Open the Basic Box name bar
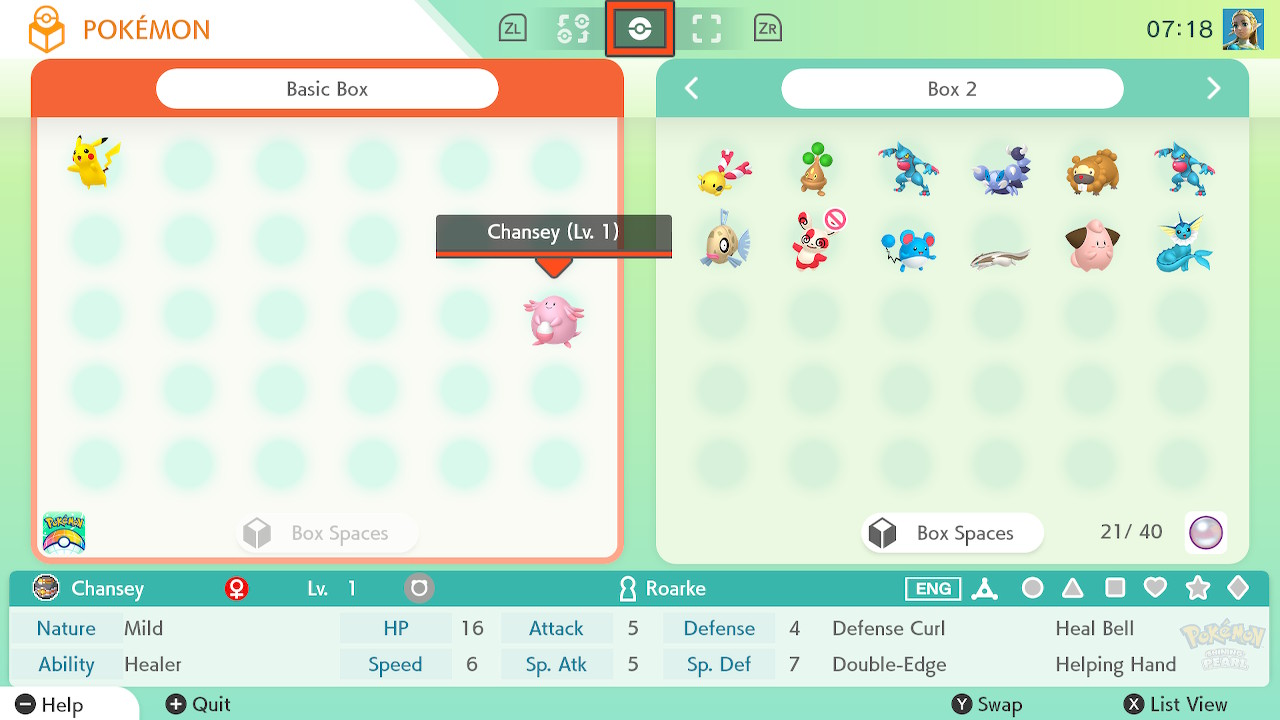This screenshot has width=1280, height=720. point(327,89)
